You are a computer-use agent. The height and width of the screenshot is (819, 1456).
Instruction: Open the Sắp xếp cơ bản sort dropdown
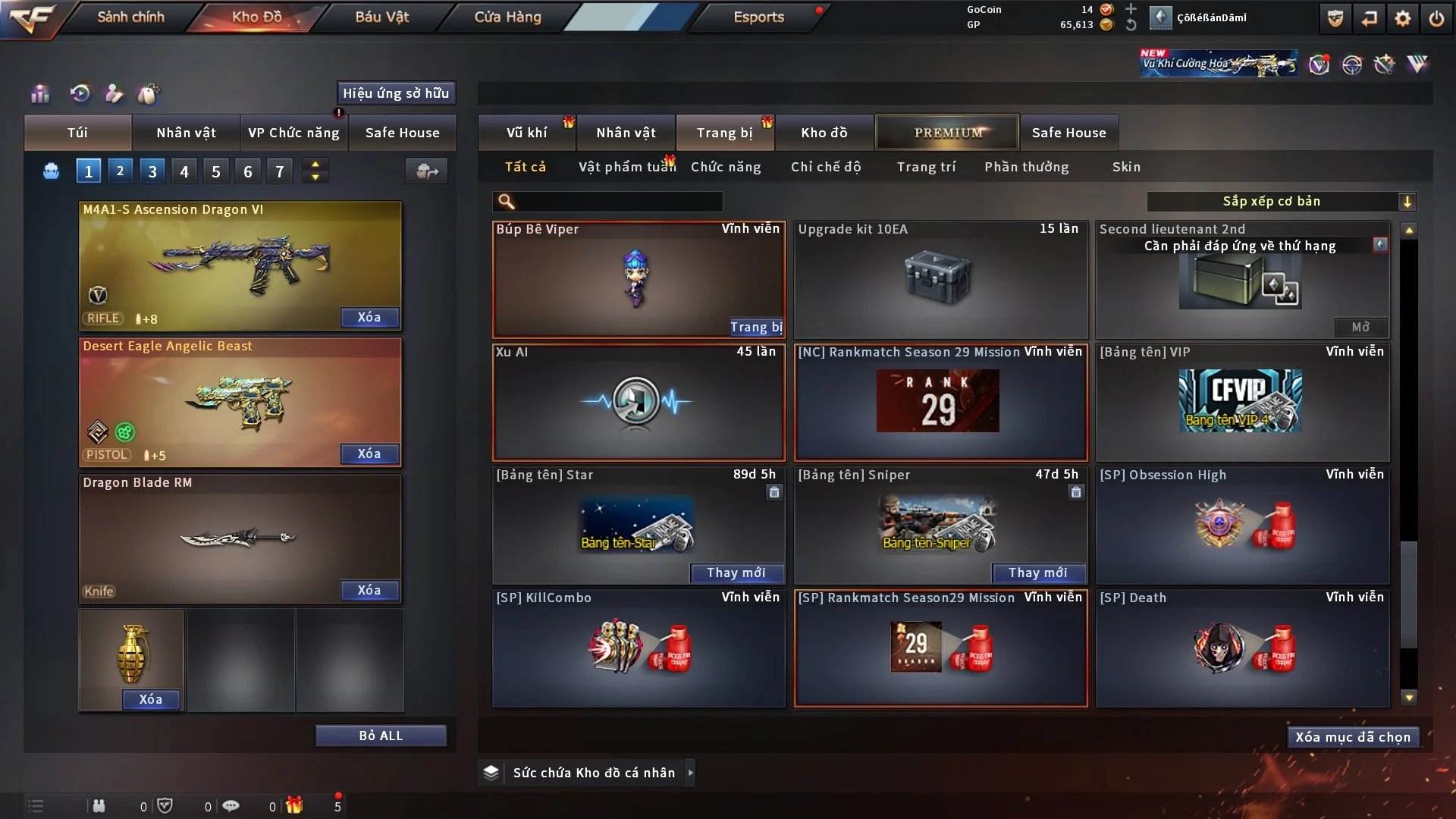[1281, 202]
